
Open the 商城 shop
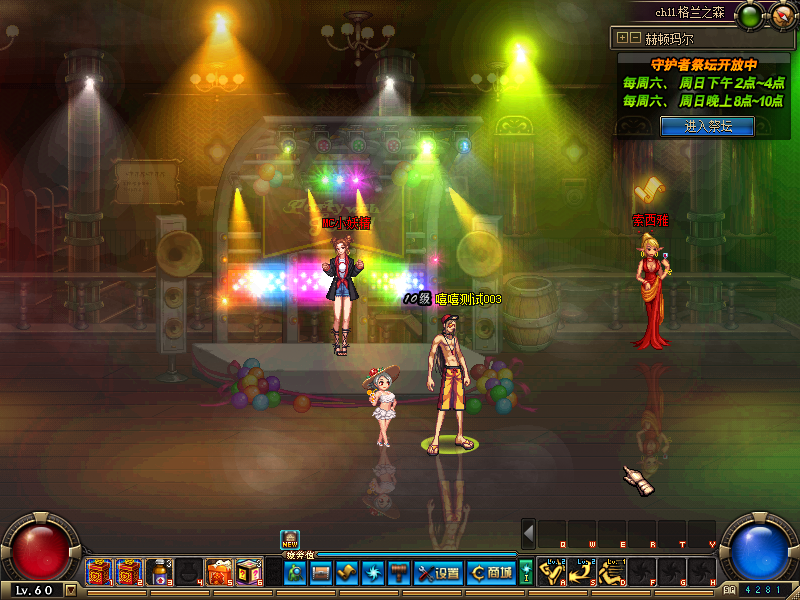[491, 573]
